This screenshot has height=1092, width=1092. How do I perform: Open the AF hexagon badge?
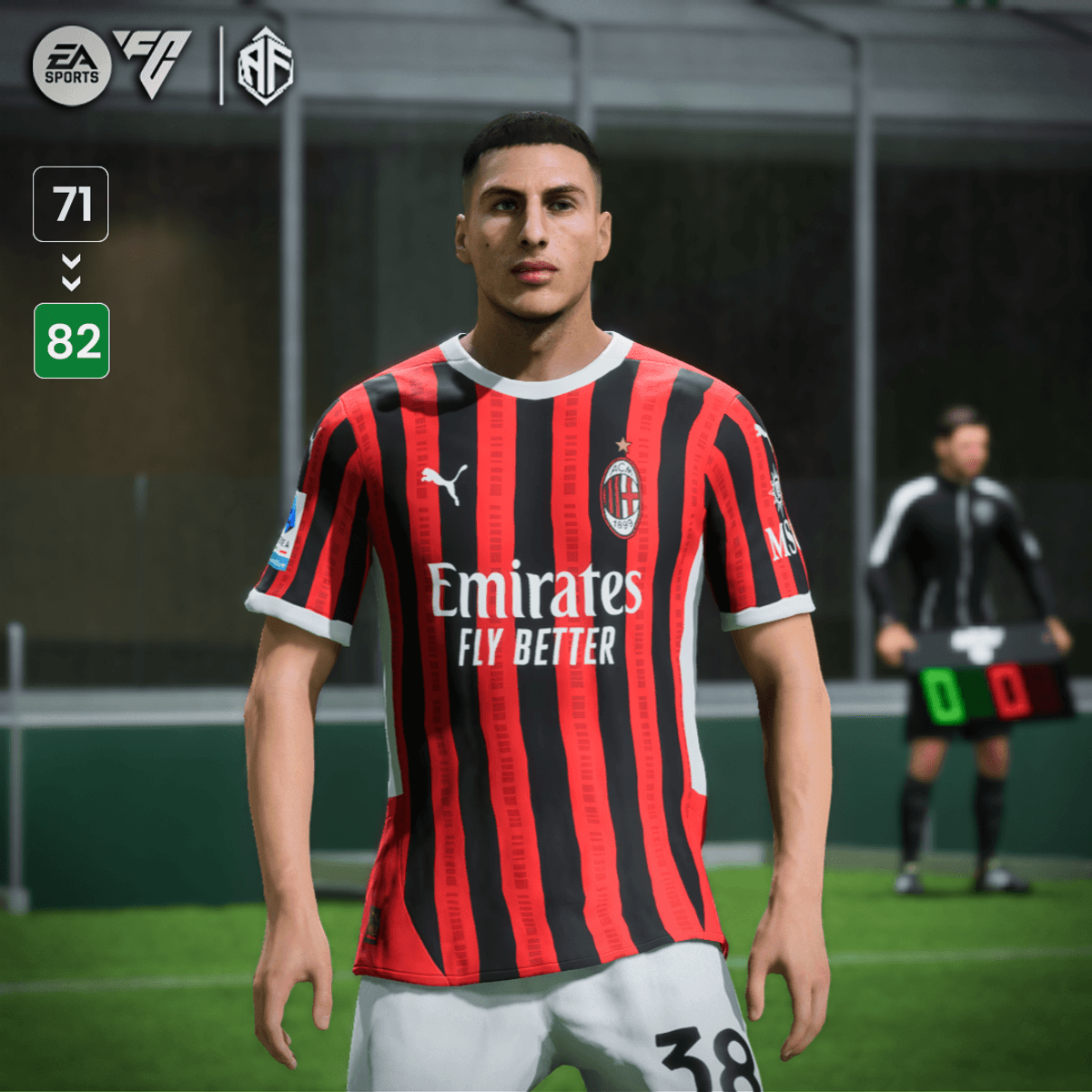click(x=265, y=66)
